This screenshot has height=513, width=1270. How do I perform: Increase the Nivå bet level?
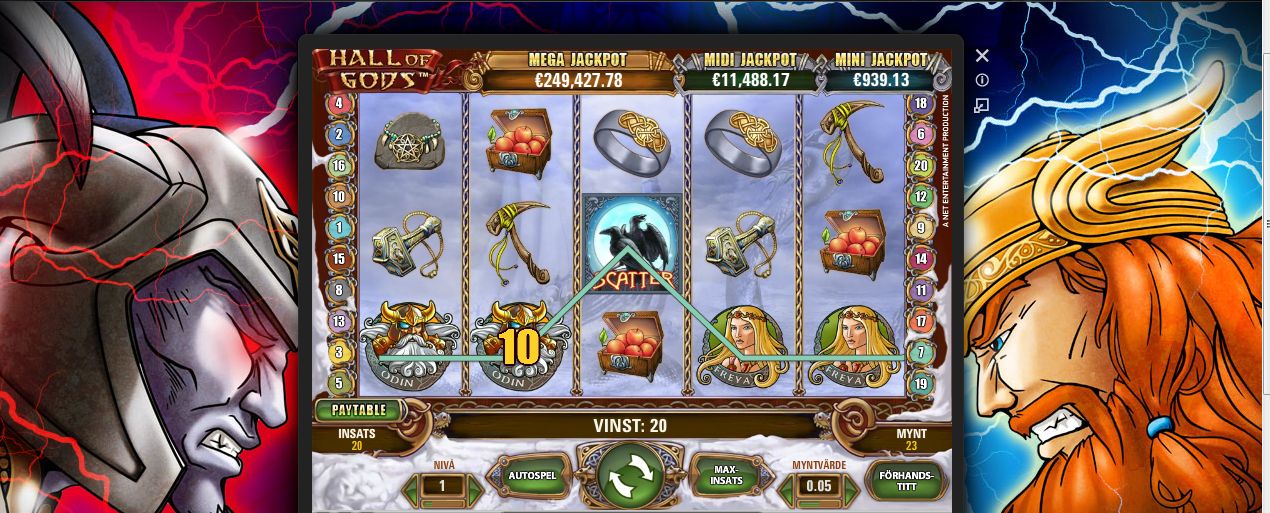coord(475,488)
